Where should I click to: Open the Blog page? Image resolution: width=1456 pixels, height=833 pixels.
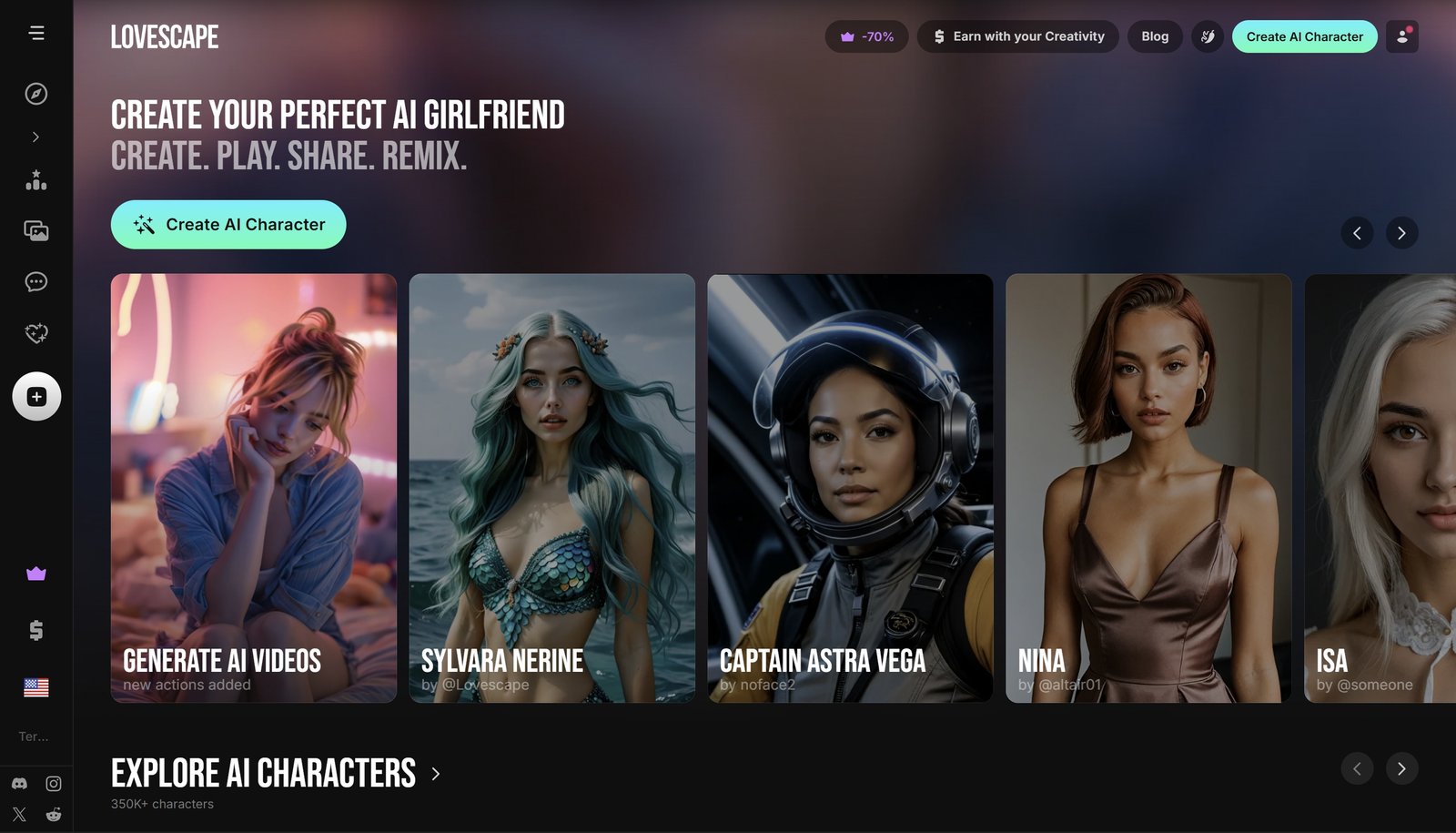1155,36
